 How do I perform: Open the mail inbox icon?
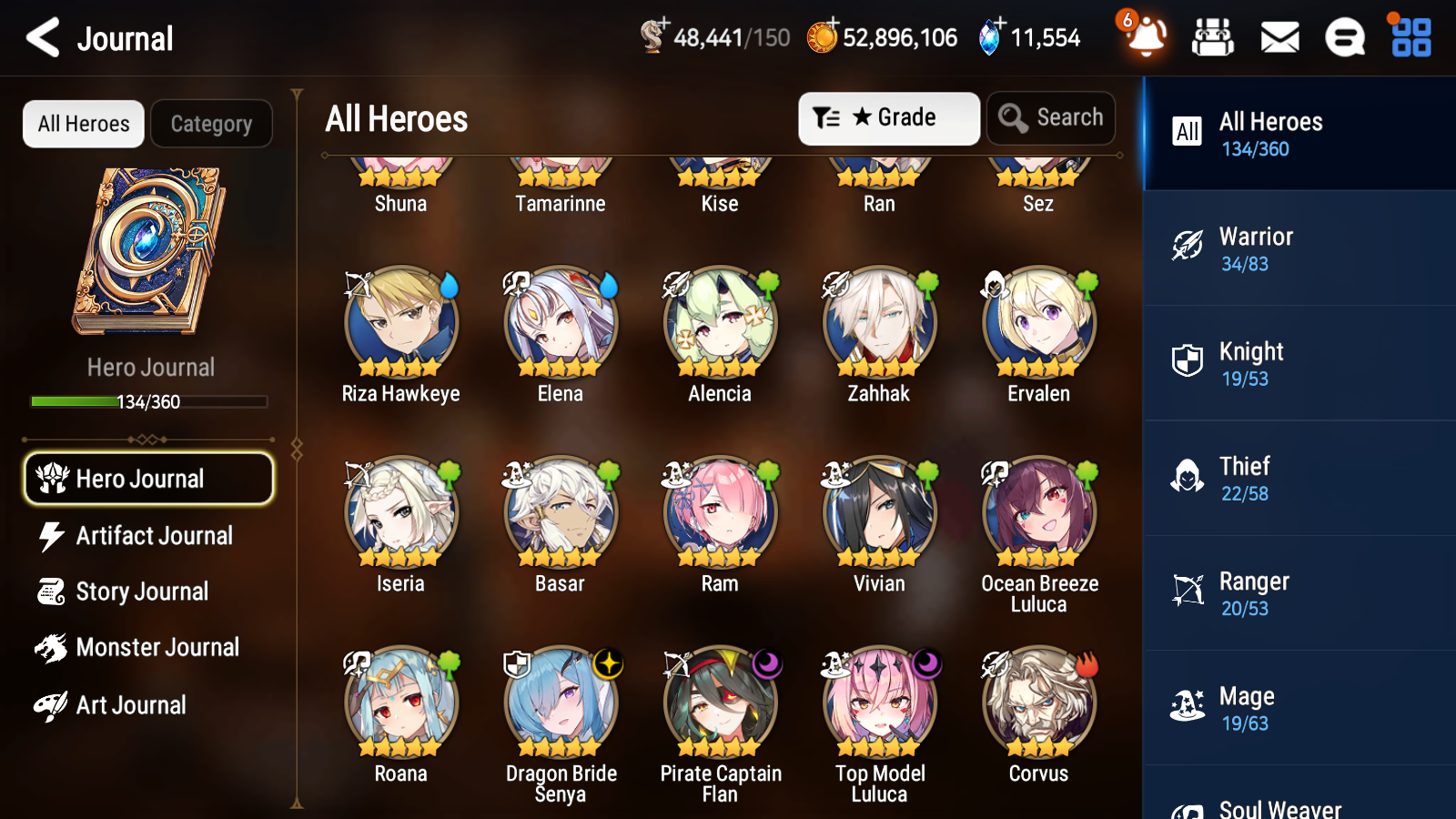pyautogui.click(x=1279, y=38)
